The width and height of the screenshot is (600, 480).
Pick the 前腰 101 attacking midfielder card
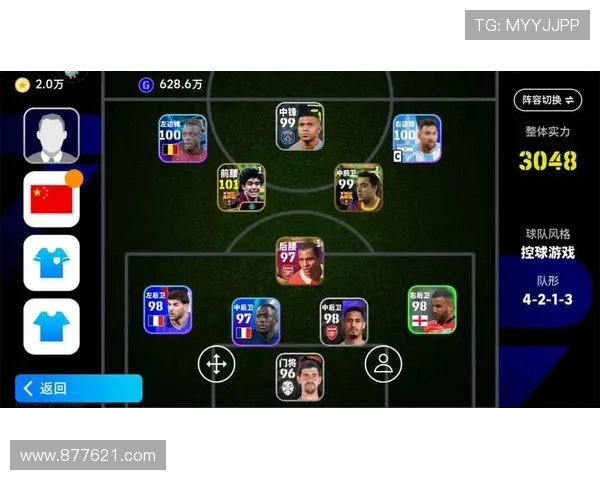click(241, 187)
